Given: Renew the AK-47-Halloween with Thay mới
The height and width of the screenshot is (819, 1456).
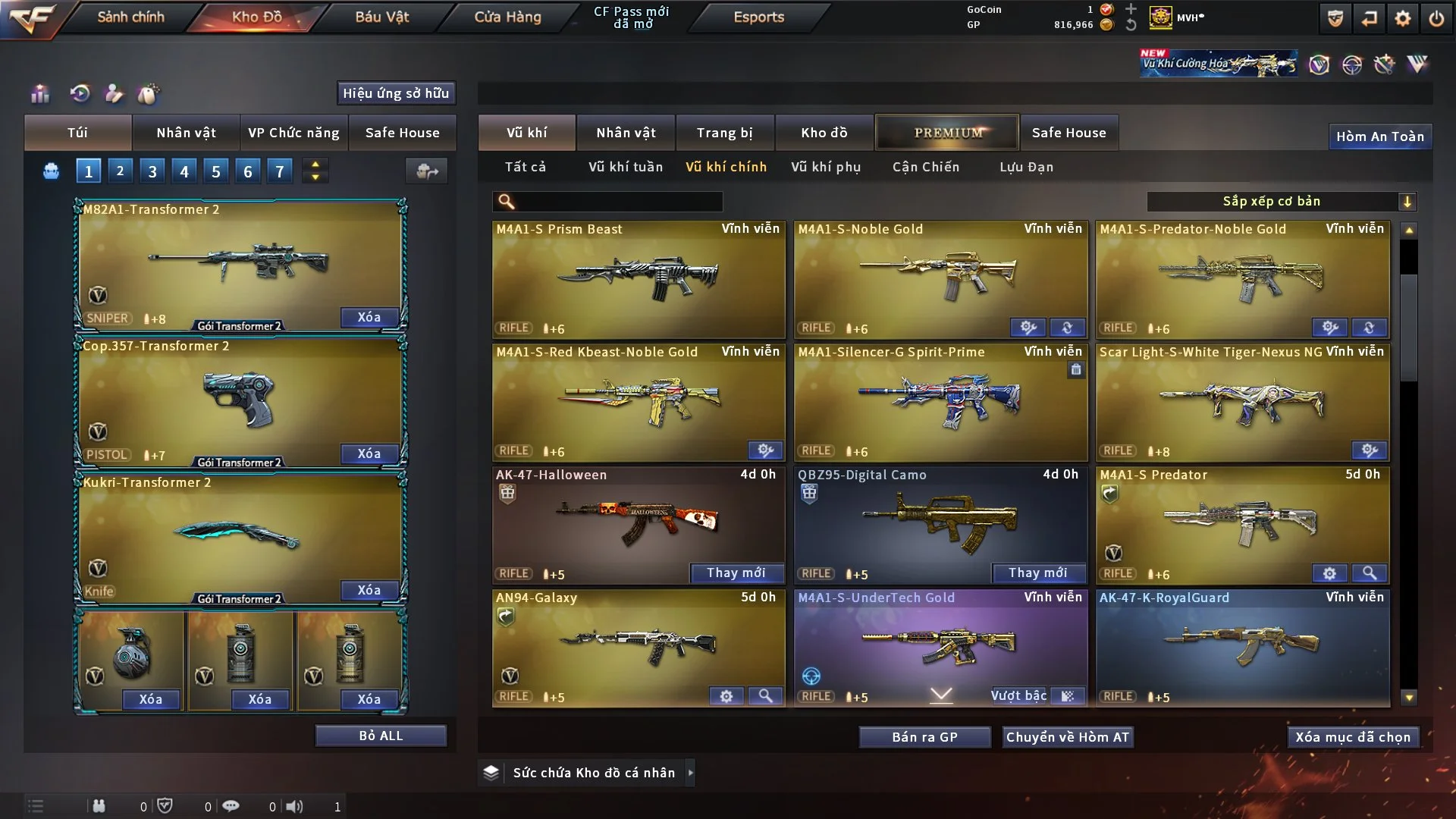Looking at the screenshot, I should pos(736,573).
